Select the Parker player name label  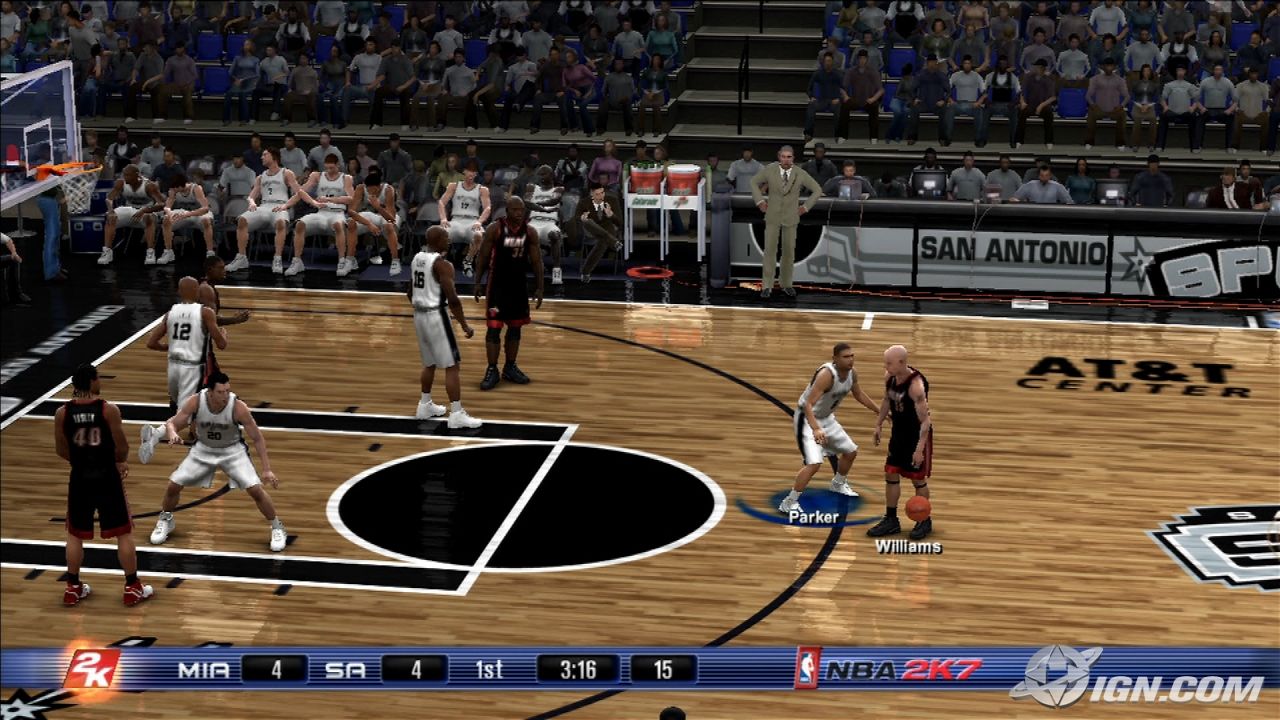(813, 517)
